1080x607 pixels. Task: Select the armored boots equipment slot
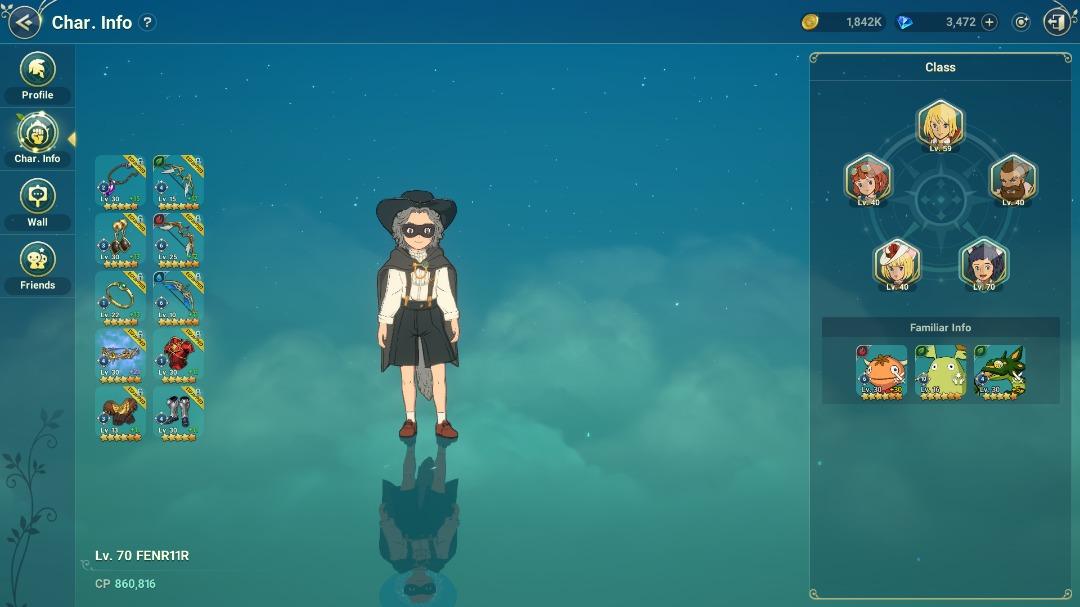coord(178,414)
